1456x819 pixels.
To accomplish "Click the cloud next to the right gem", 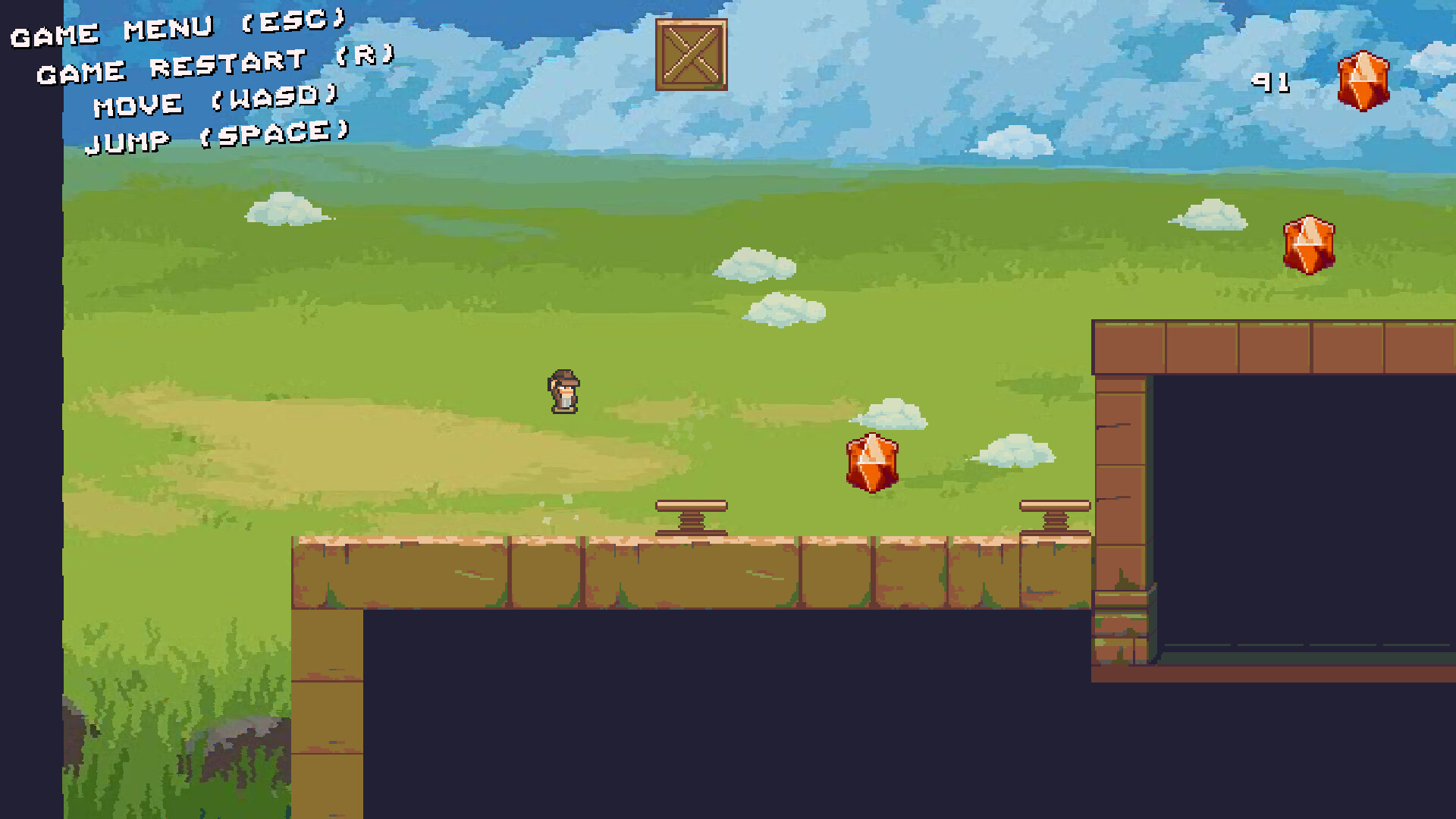I will tap(1207, 214).
